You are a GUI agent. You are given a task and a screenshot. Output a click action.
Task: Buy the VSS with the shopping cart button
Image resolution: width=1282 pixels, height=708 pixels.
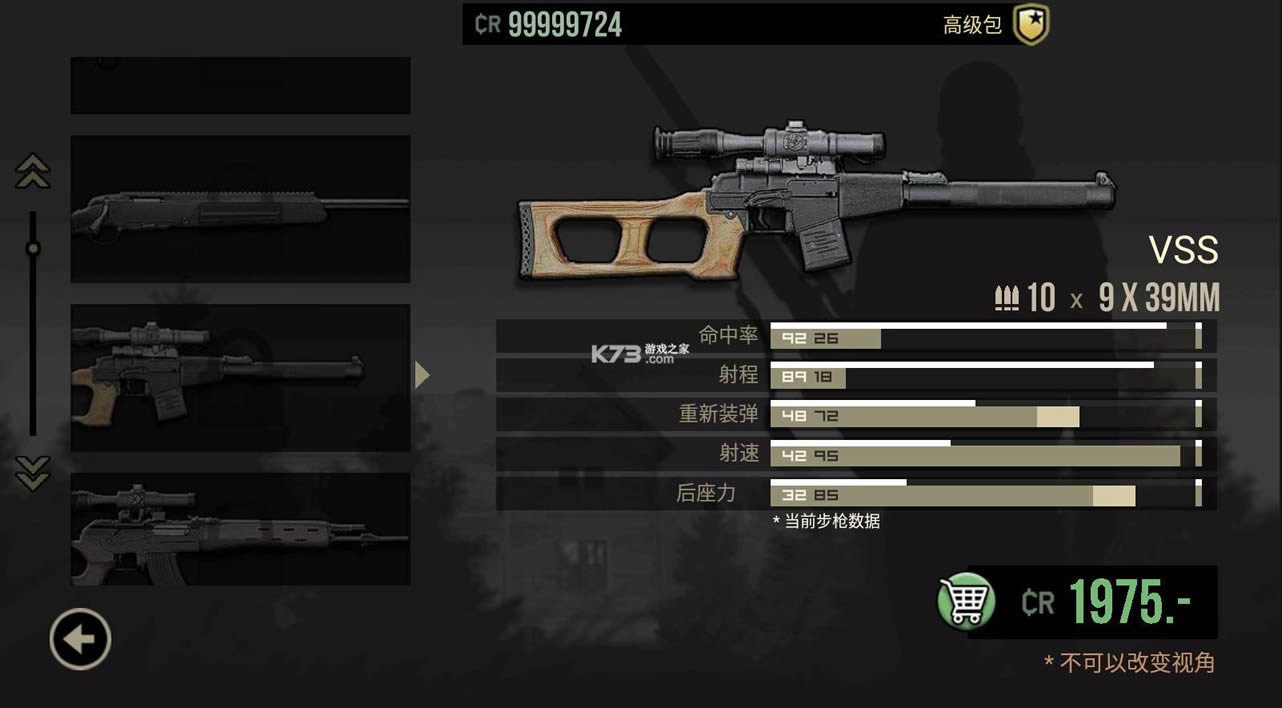point(965,601)
